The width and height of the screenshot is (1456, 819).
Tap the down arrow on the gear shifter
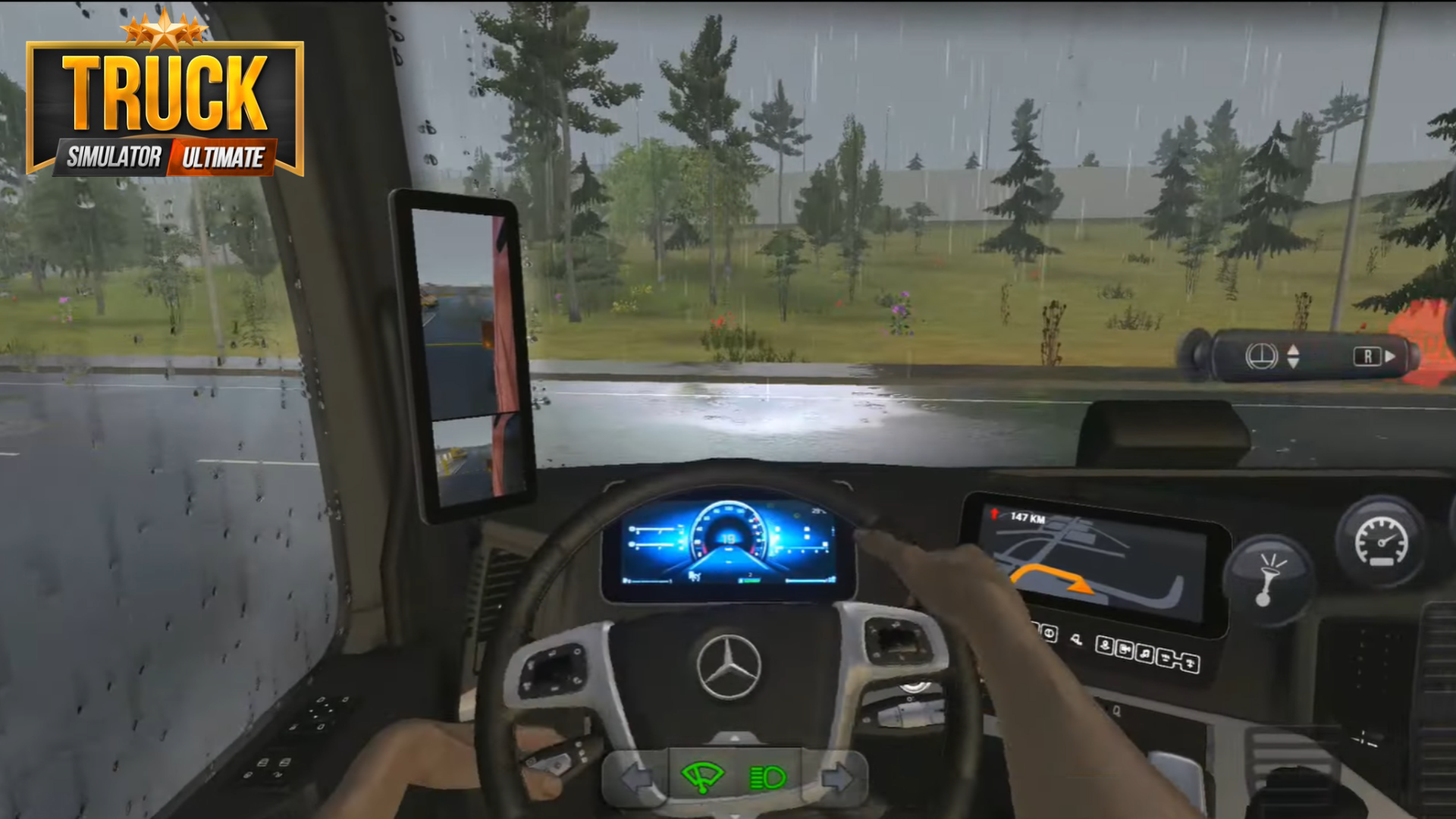tap(1295, 363)
